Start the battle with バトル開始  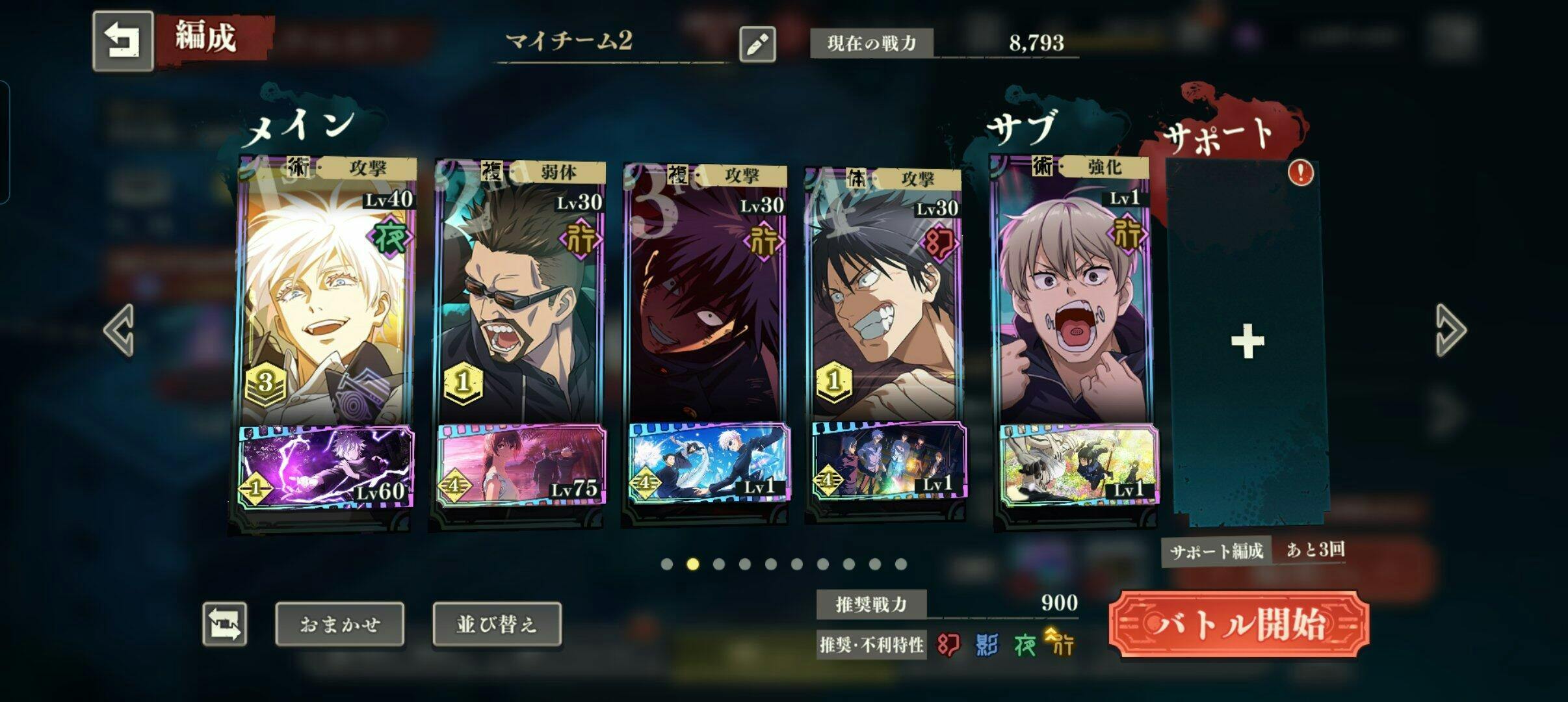1238,624
